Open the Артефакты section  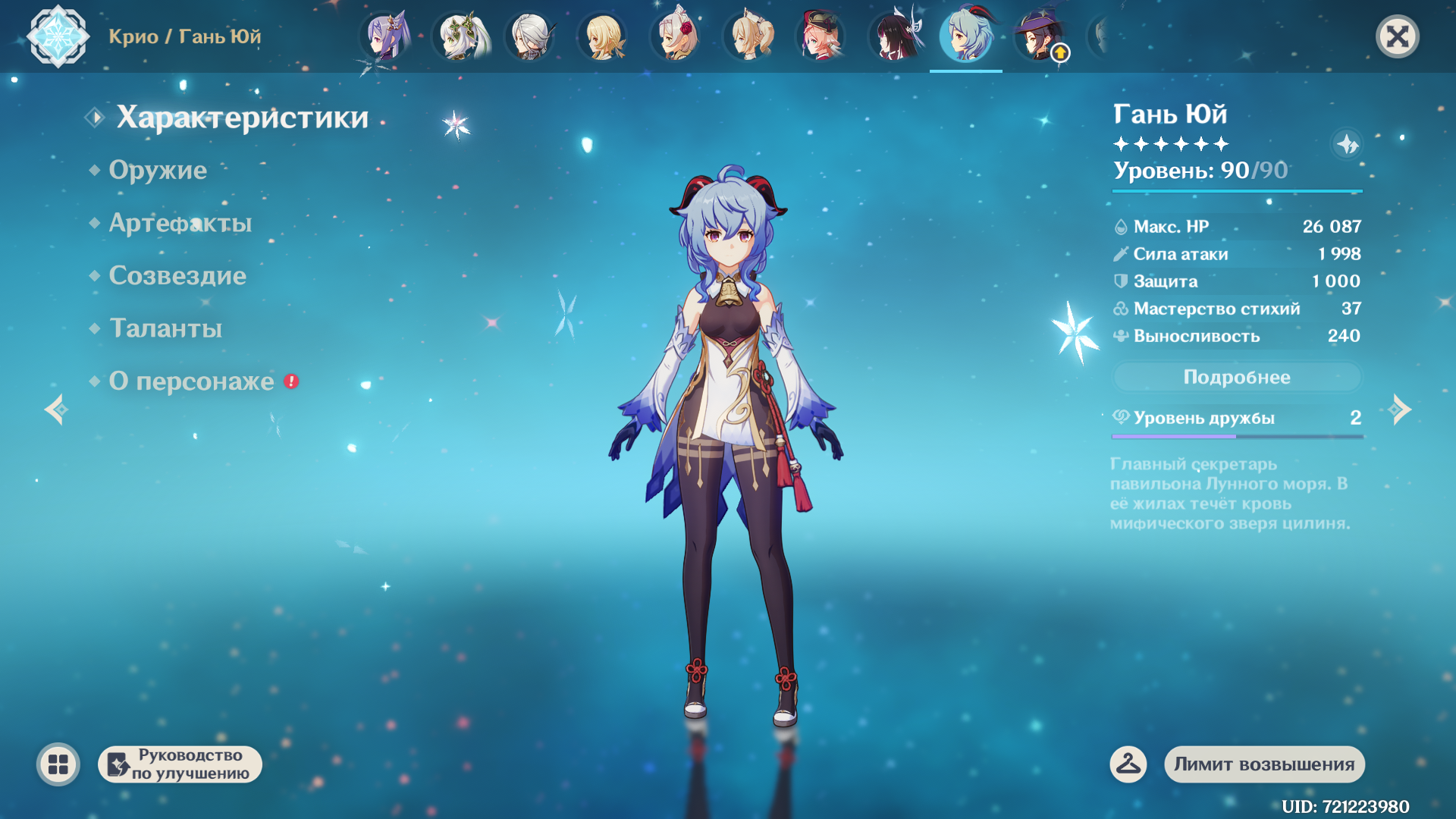180,223
